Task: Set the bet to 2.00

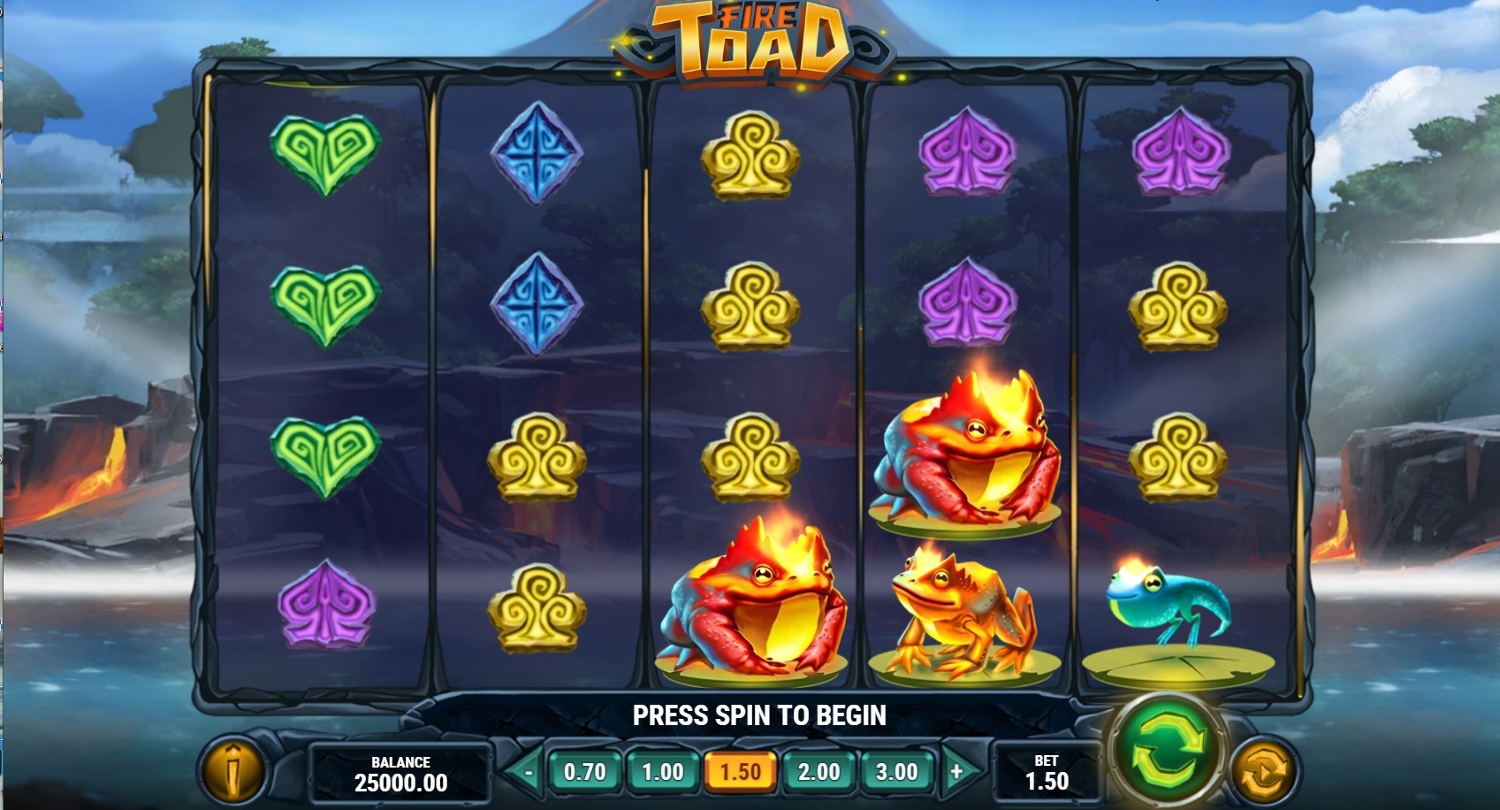Action: (818, 772)
